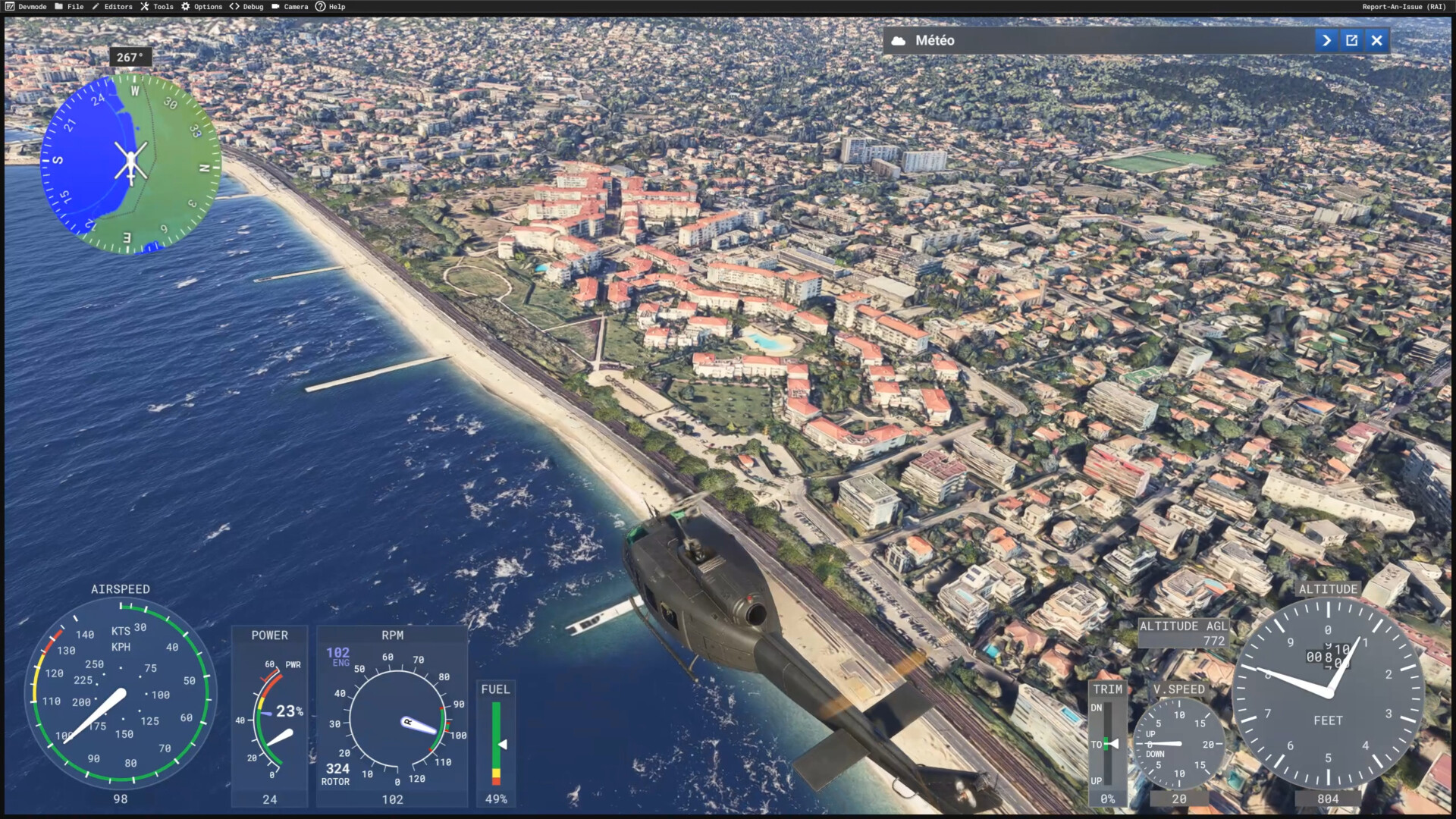This screenshot has width=1456, height=819.
Task: Open the Tools menu
Action: (x=157, y=7)
